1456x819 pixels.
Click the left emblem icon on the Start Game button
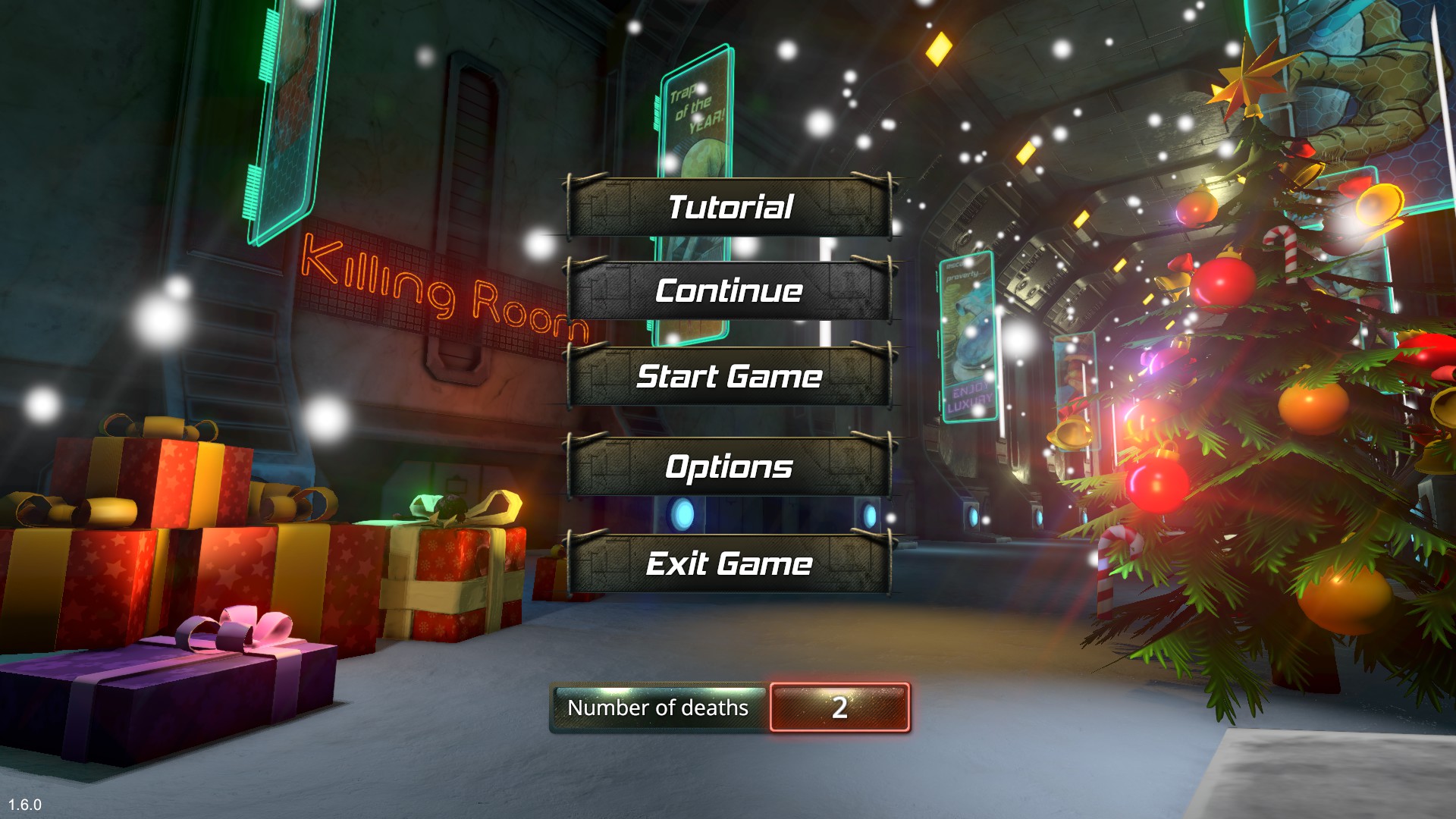(607, 377)
